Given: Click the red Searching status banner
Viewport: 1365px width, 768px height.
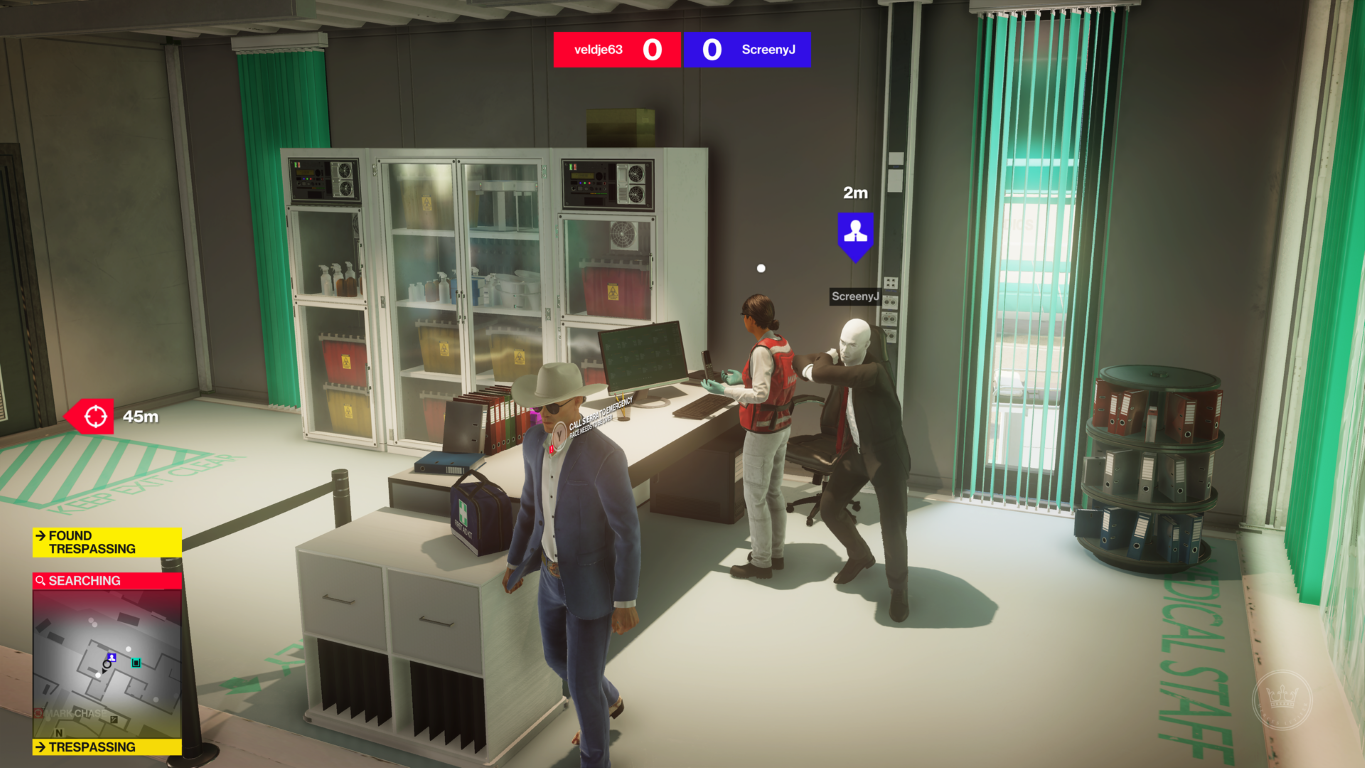Looking at the screenshot, I should point(107,580).
